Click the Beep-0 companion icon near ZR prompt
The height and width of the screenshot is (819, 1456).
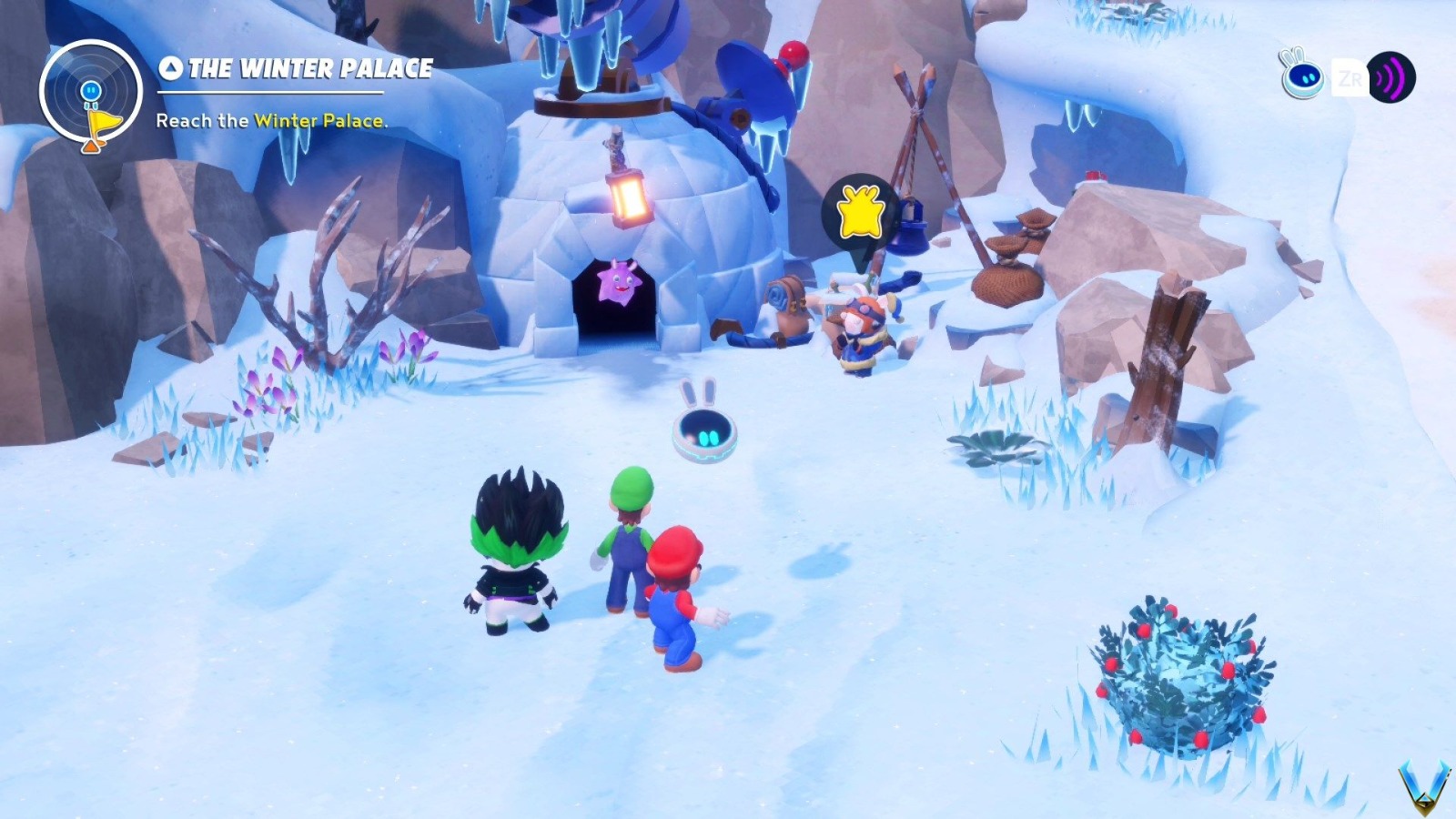(1305, 77)
